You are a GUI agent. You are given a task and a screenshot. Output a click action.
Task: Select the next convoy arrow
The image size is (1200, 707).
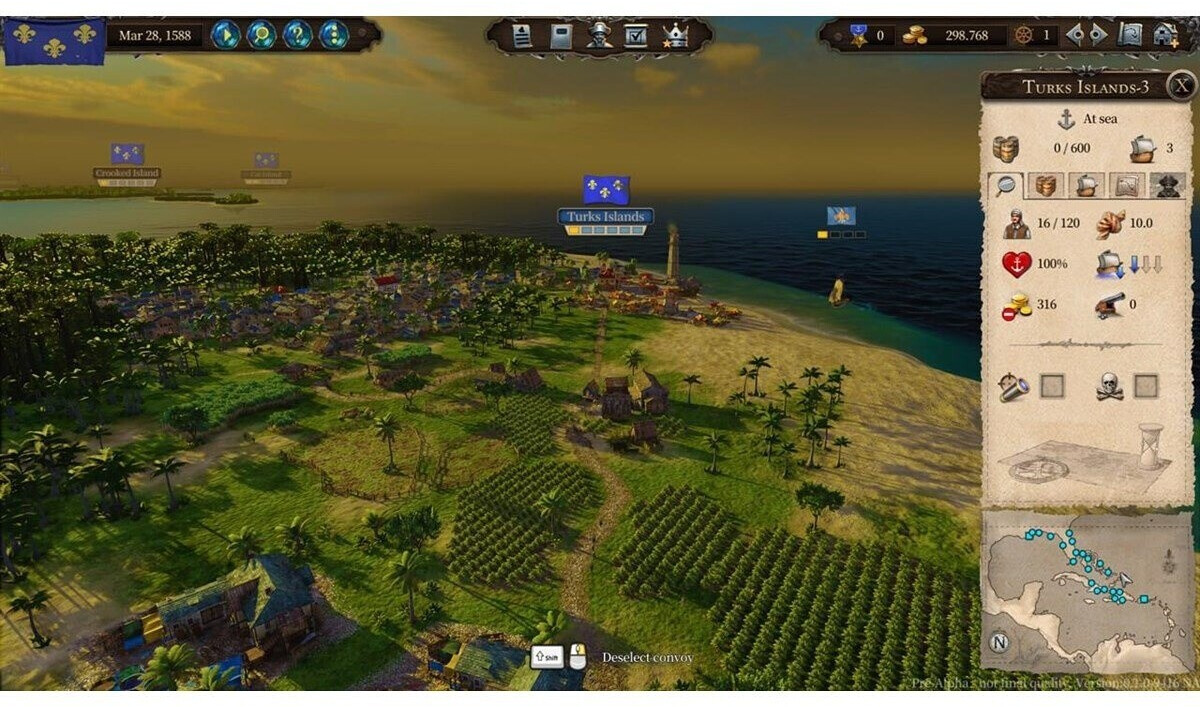tap(1098, 35)
